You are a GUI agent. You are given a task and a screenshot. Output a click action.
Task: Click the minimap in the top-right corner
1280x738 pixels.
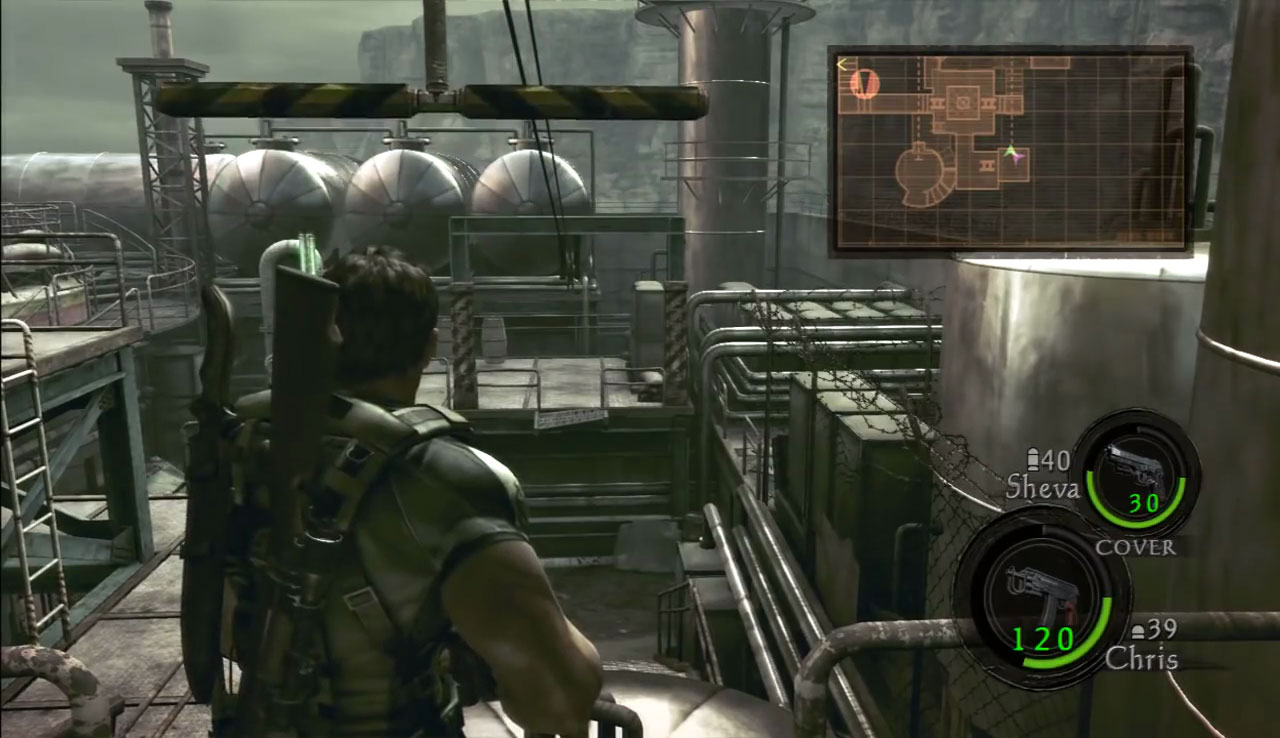[1010, 150]
